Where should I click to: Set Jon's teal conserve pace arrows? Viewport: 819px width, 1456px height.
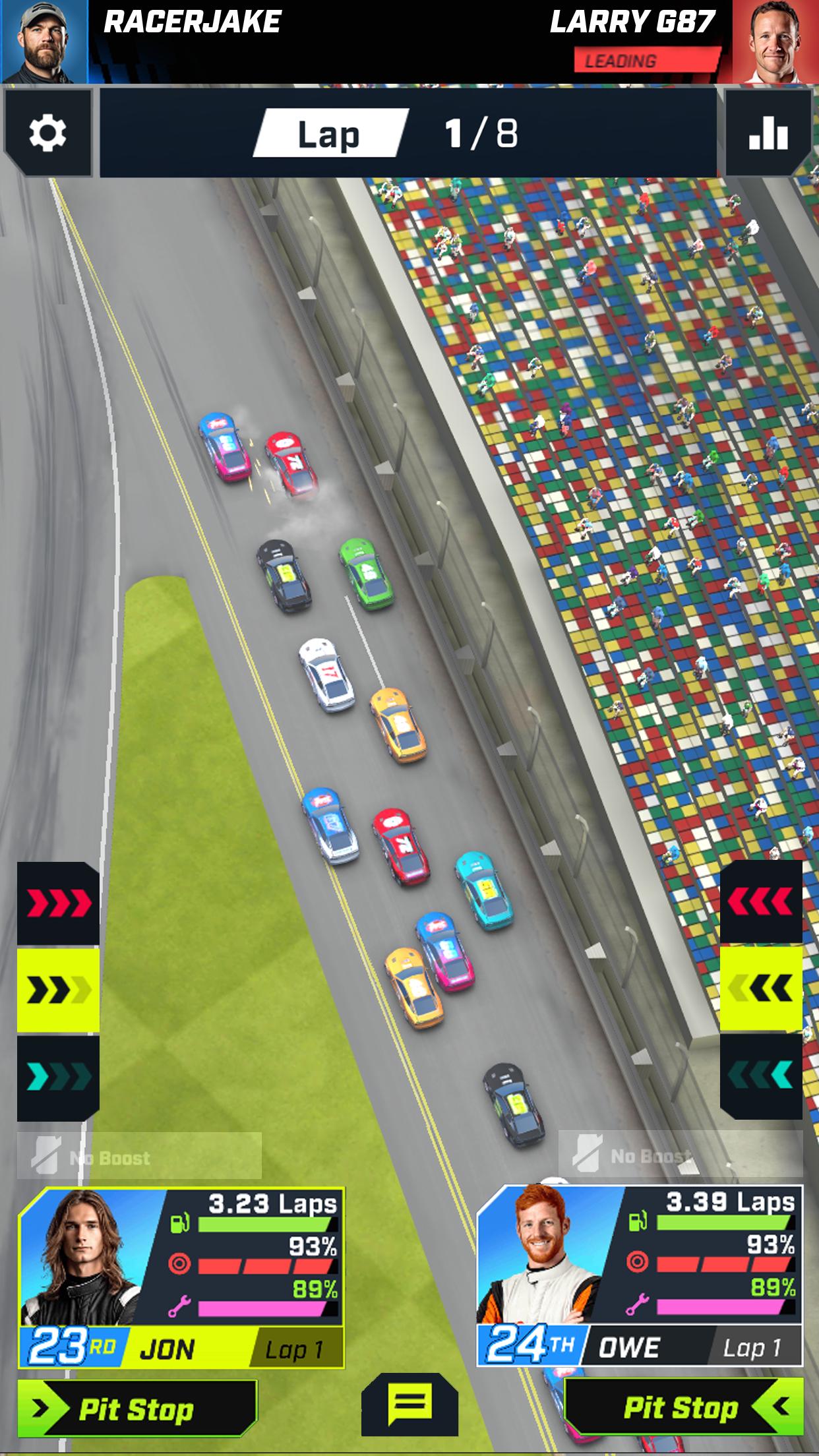(x=58, y=1077)
